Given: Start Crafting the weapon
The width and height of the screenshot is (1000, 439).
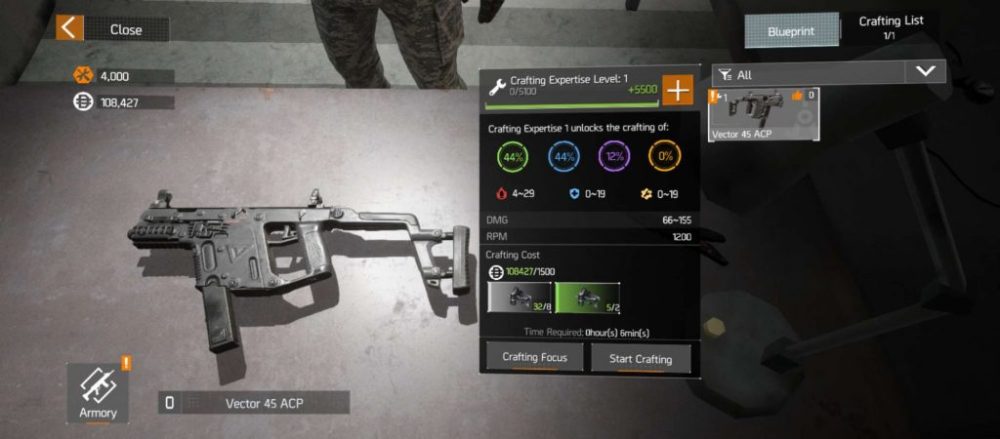Looking at the screenshot, I should point(640,358).
